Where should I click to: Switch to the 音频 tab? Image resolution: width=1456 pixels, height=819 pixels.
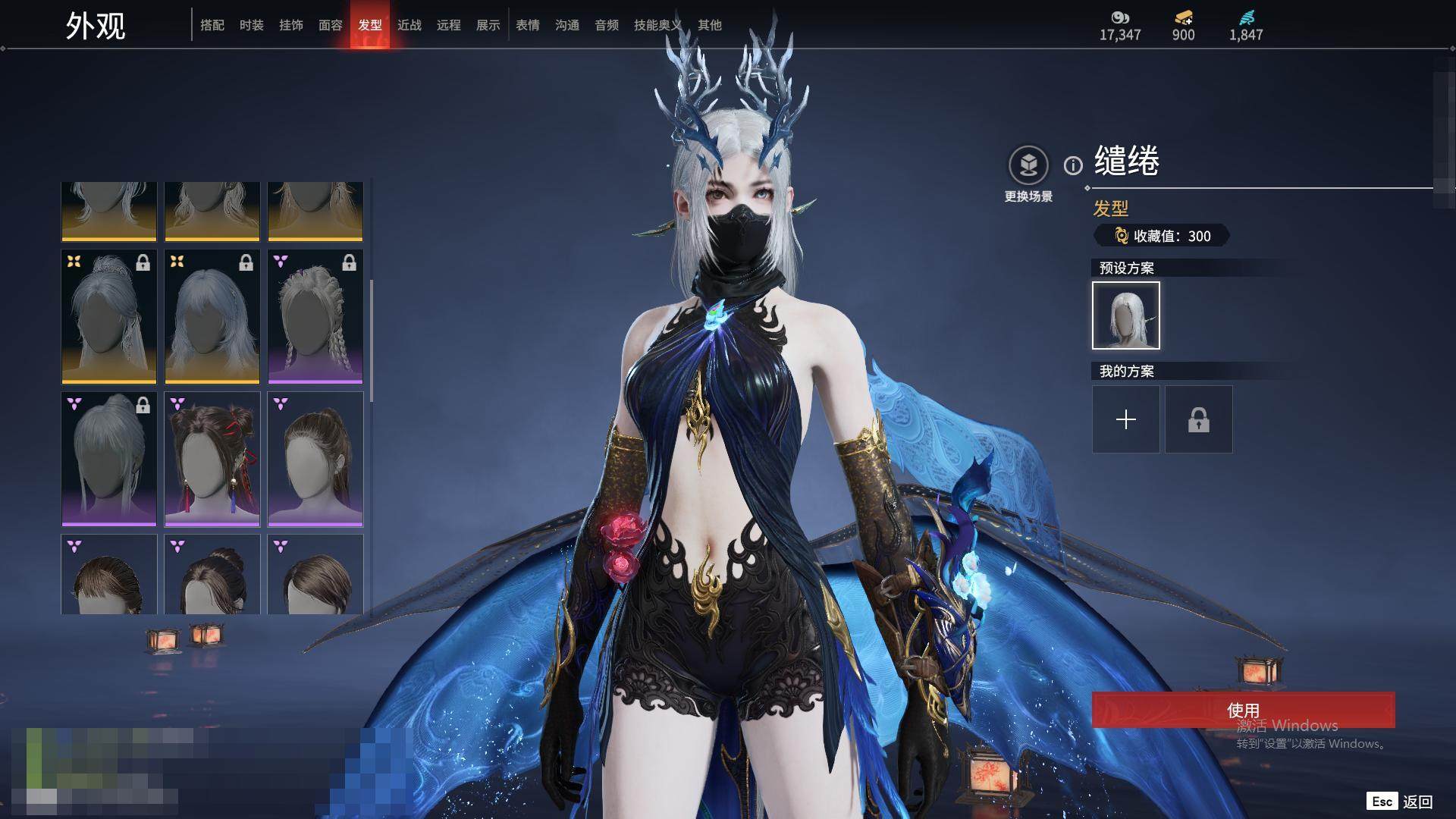[607, 25]
